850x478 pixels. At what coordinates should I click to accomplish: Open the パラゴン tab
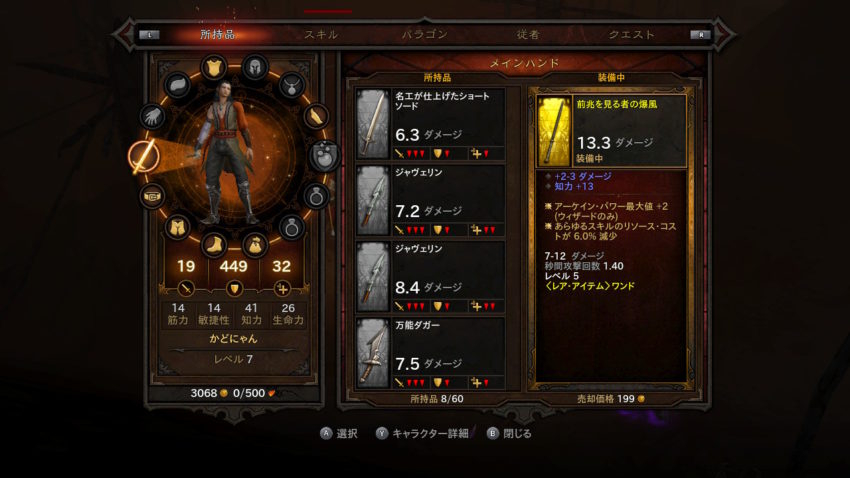pos(425,34)
